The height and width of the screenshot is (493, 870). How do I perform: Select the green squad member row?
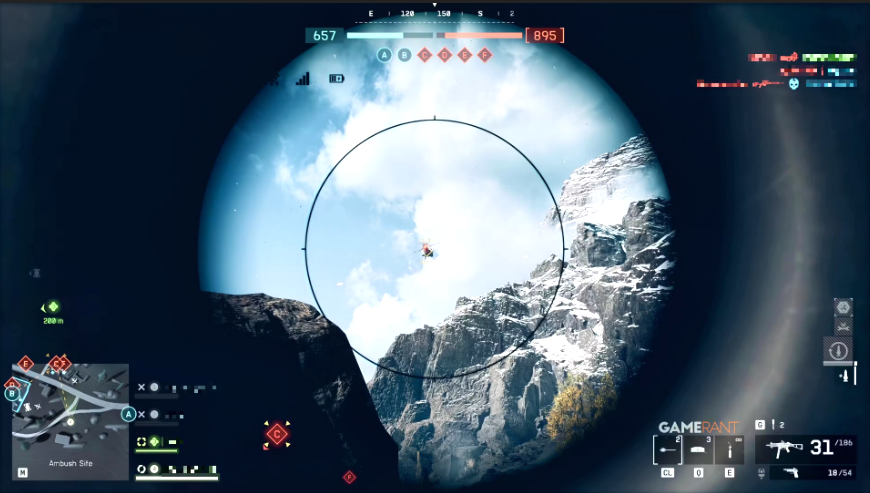coord(158,442)
